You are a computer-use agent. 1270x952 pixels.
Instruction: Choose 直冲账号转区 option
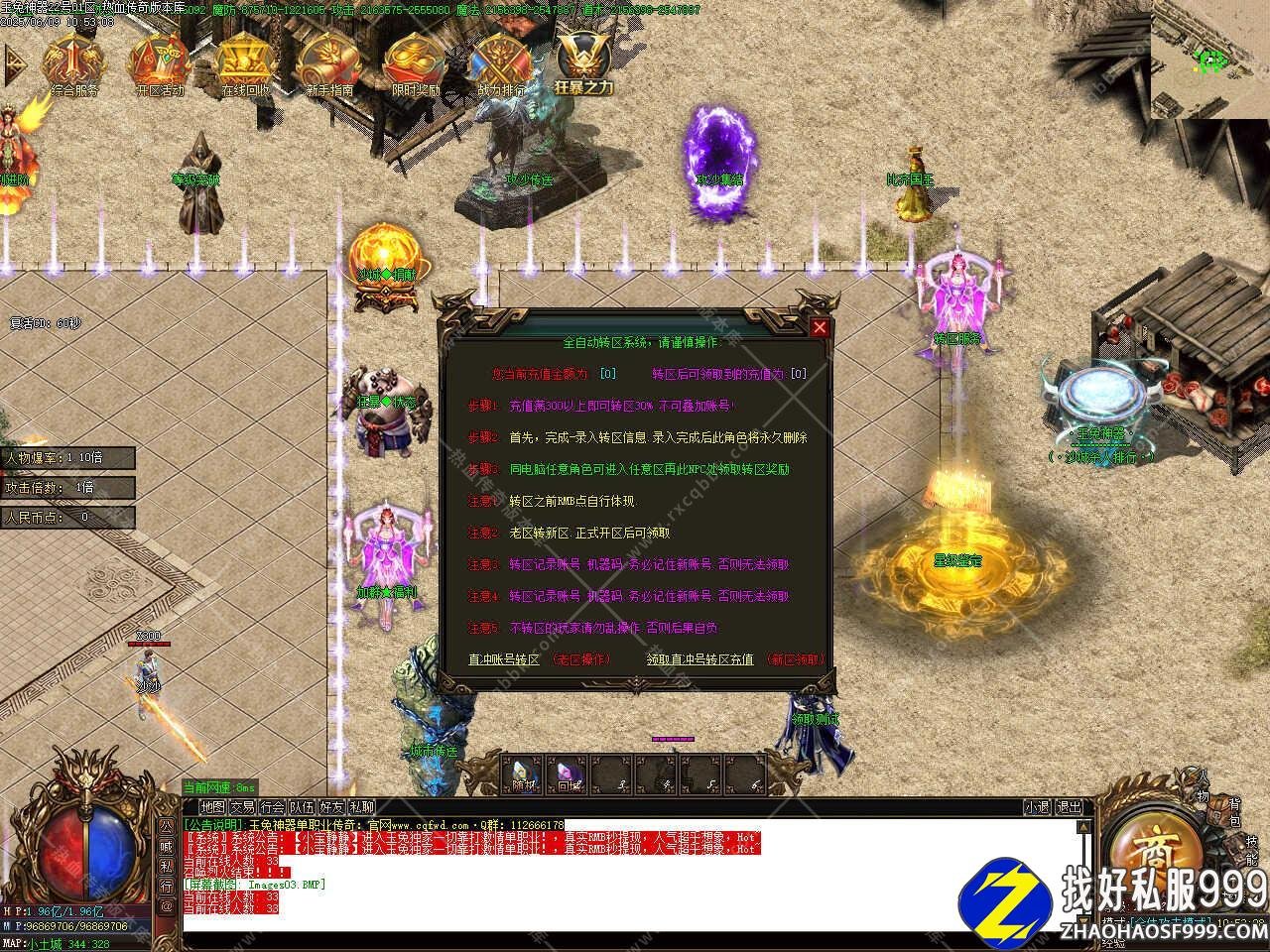click(x=504, y=659)
